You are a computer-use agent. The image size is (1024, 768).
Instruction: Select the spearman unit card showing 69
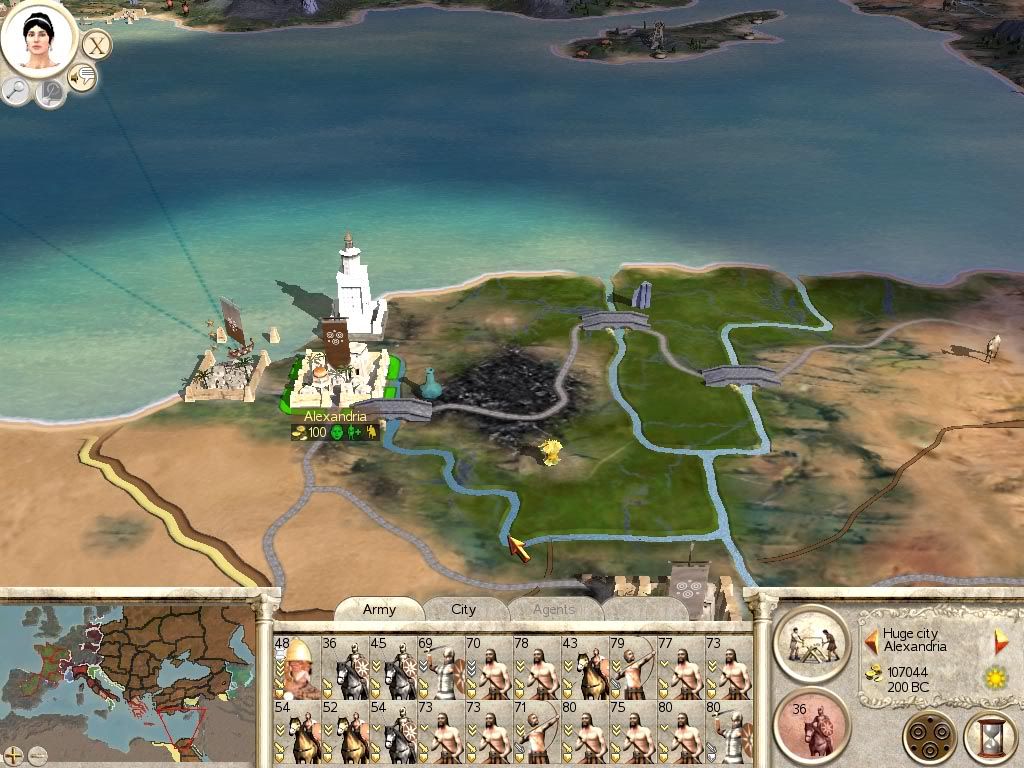[440, 667]
